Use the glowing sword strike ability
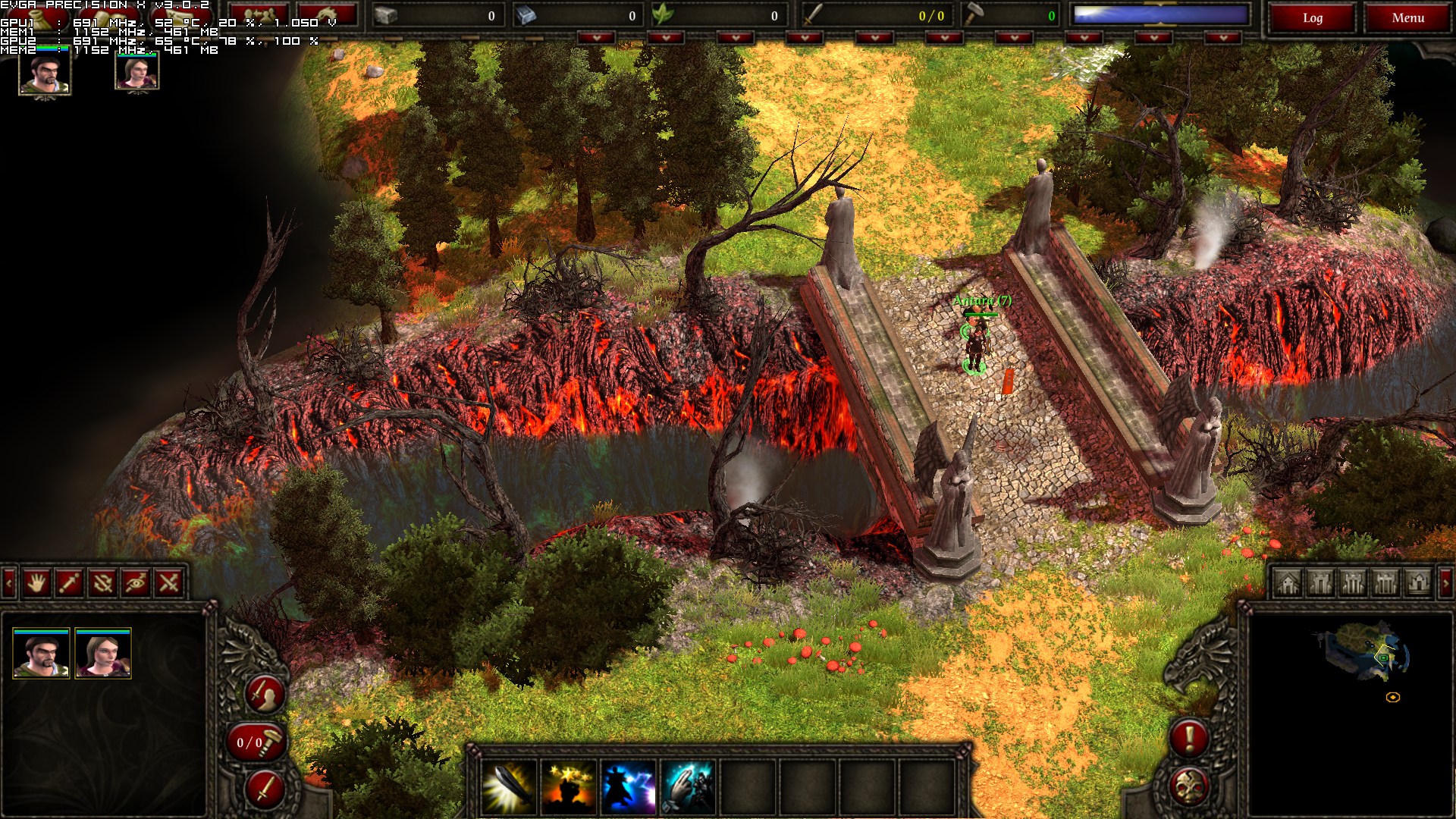Screen dimensions: 1456x819 coord(509,787)
